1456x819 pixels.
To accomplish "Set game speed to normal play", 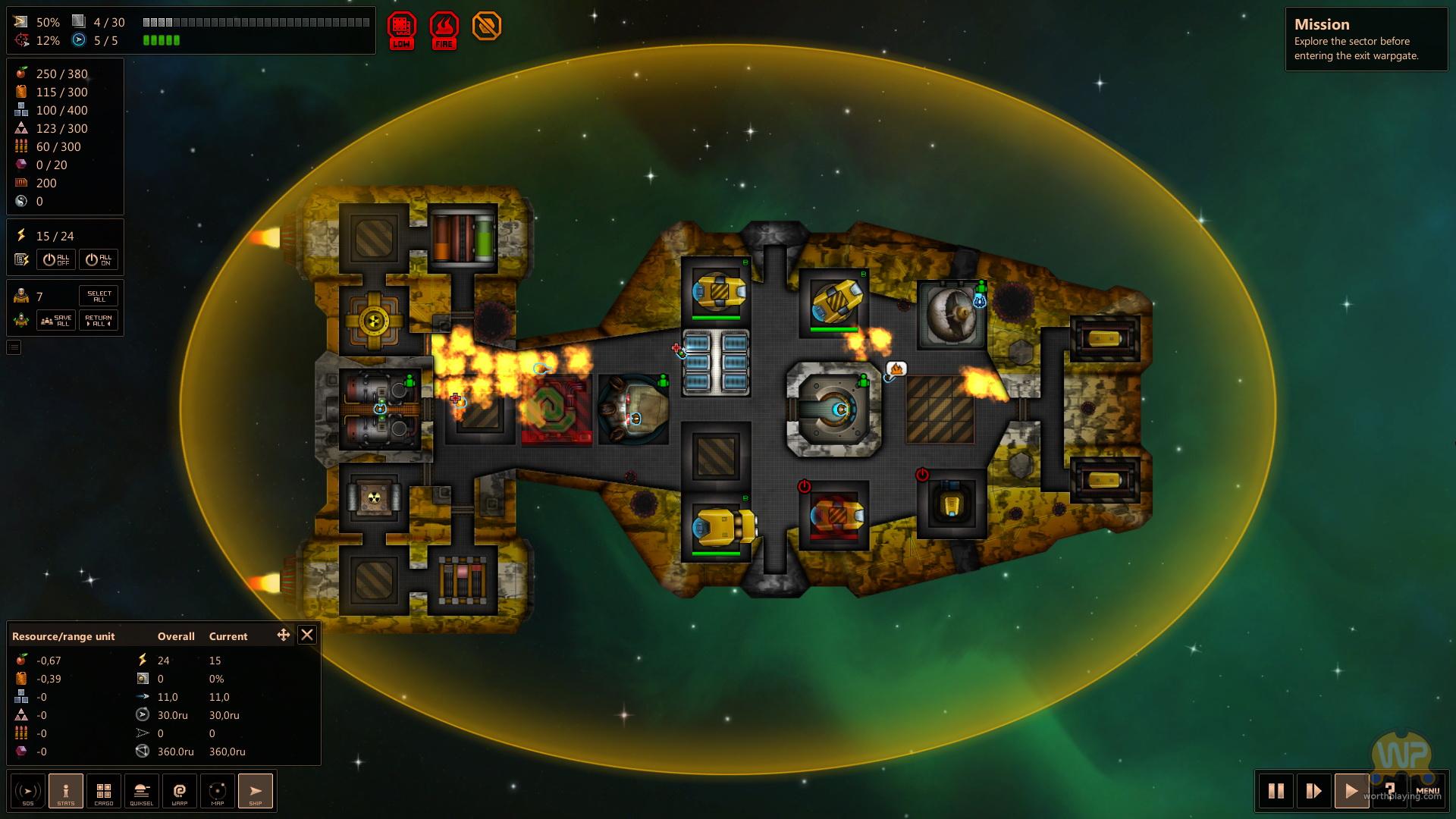I will [x=1351, y=791].
